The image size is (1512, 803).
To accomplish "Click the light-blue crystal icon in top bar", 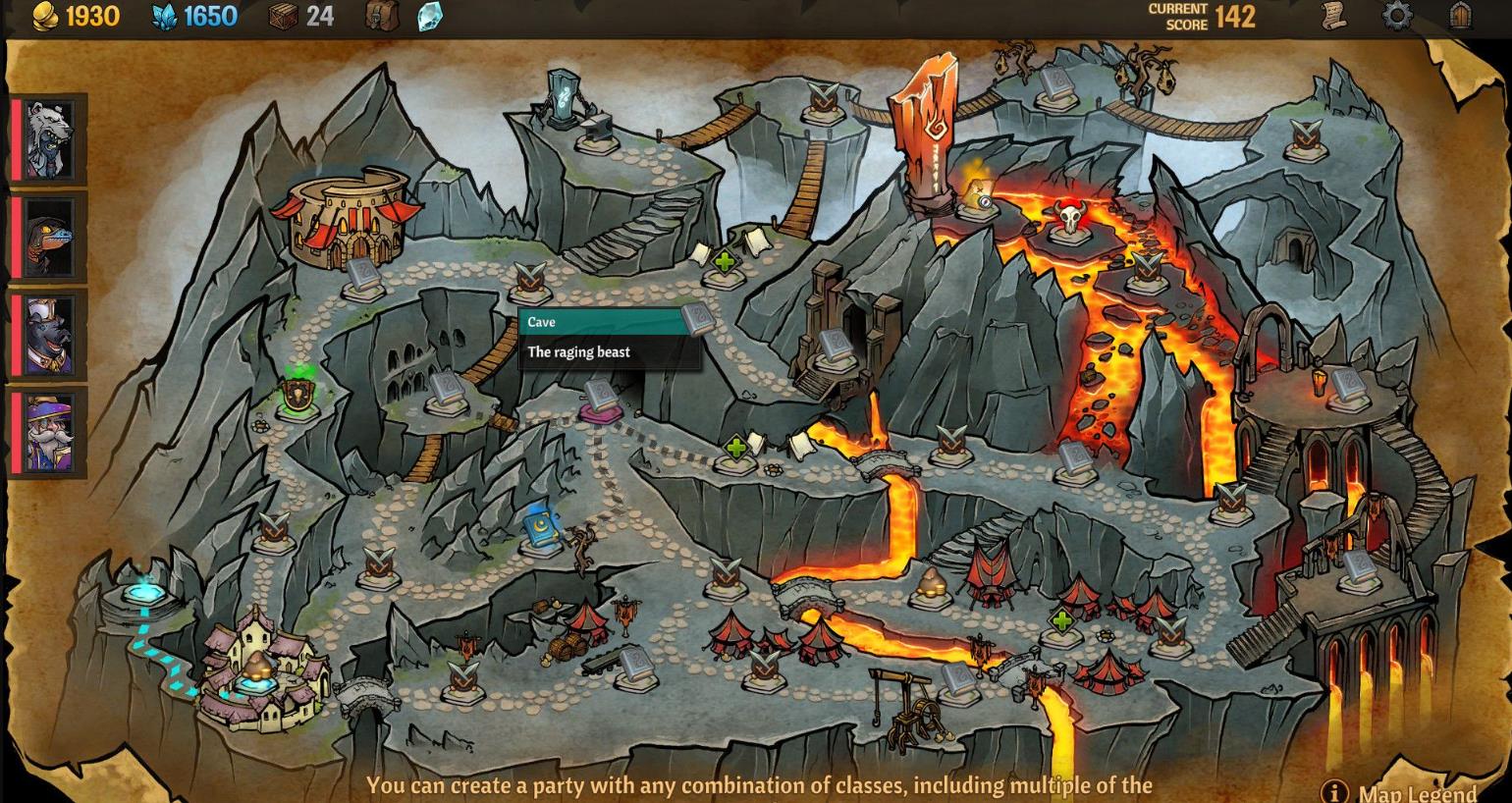I will tap(429, 16).
